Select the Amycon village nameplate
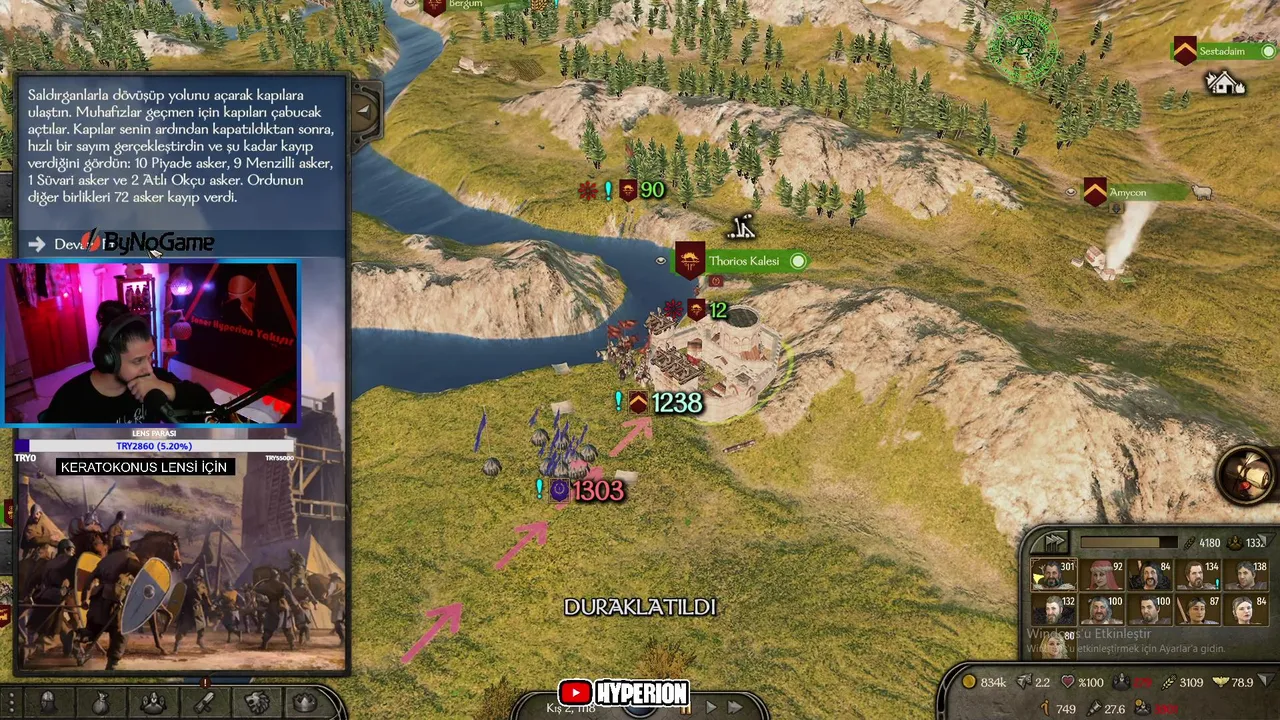1280x720 pixels. click(x=1127, y=192)
